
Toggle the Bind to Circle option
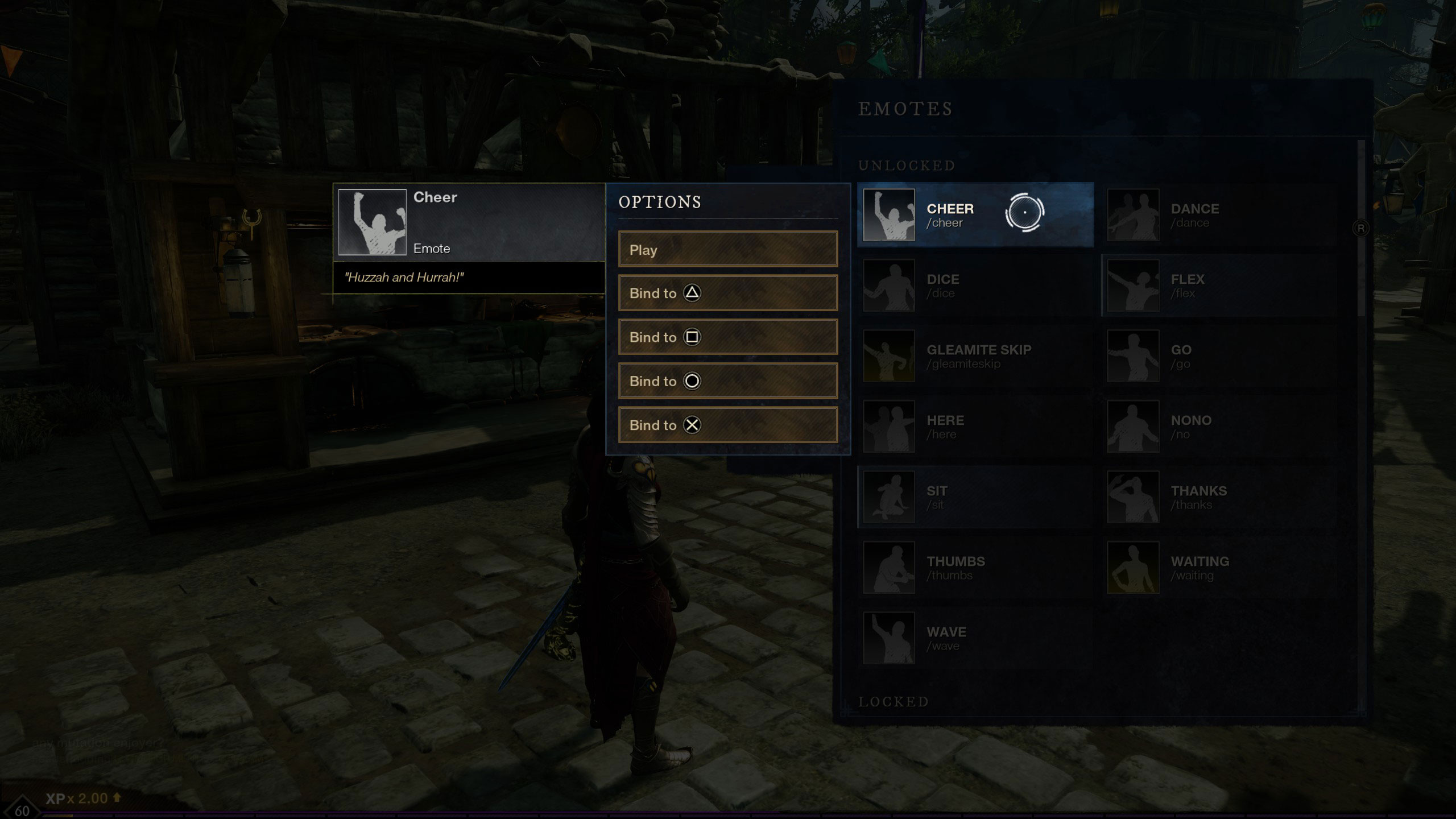click(728, 381)
